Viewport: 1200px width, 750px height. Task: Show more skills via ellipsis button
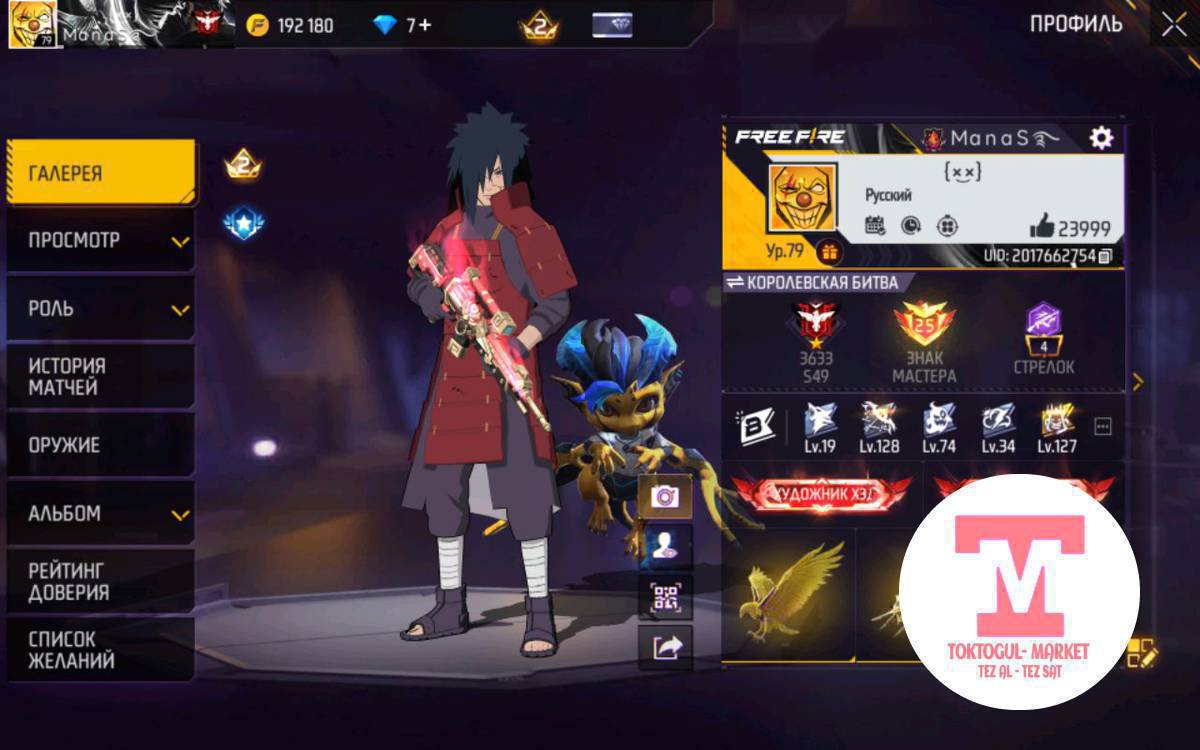pos(1103,428)
